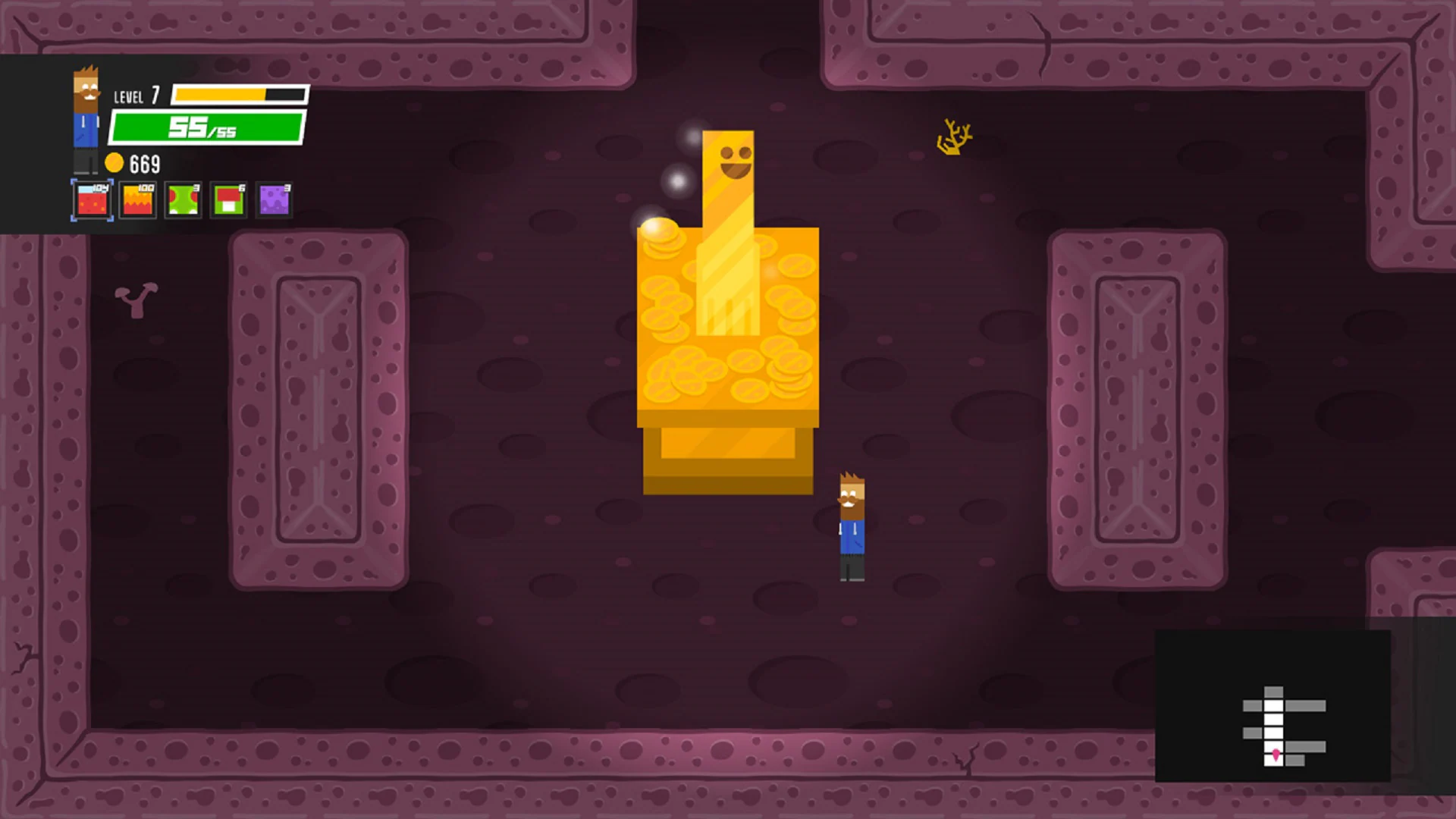Click the topmost unexplored room on the minimap
The height and width of the screenshot is (819, 1456).
[1274, 691]
